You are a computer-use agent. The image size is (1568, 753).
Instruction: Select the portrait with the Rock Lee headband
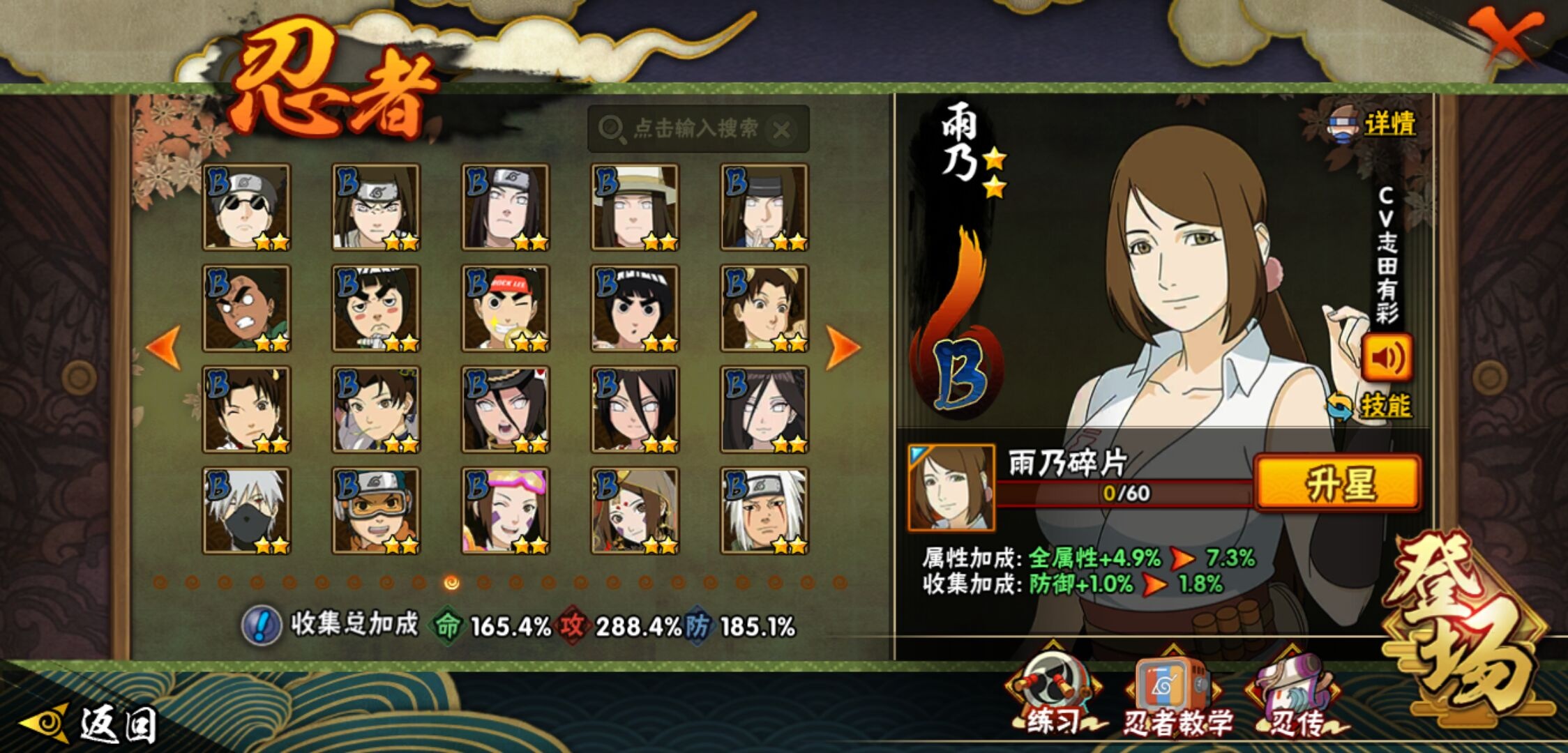click(505, 308)
